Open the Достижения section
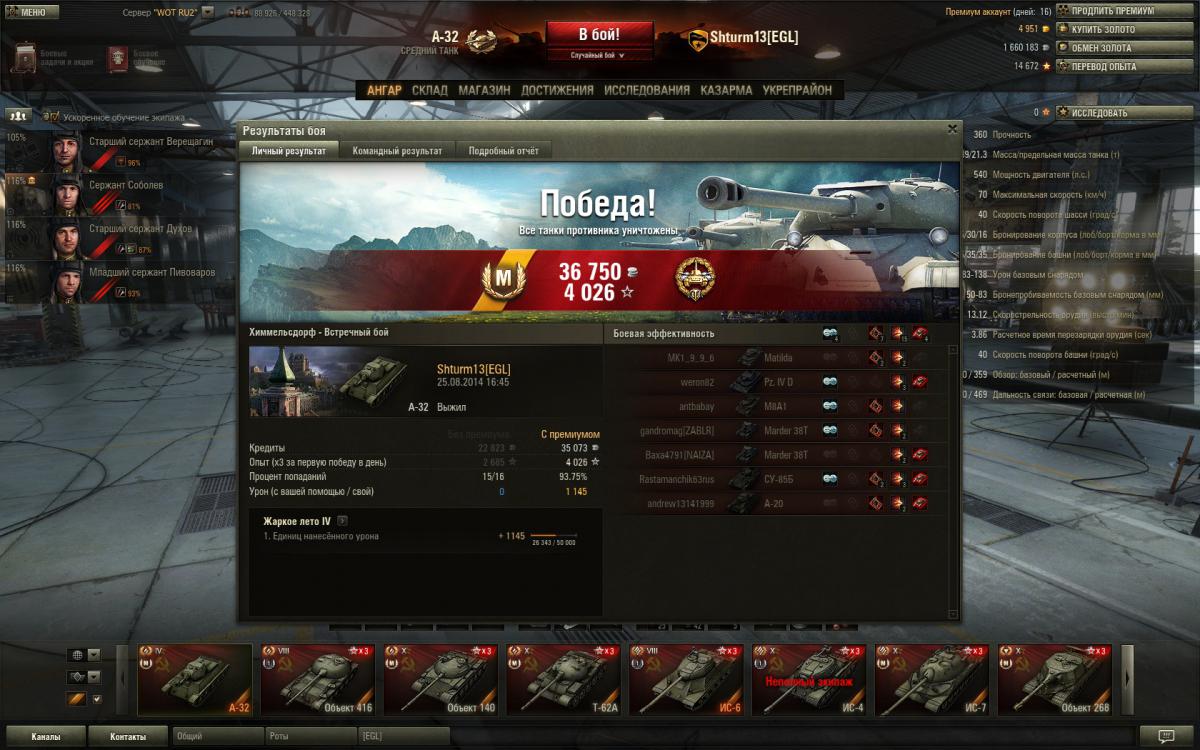 tap(557, 90)
